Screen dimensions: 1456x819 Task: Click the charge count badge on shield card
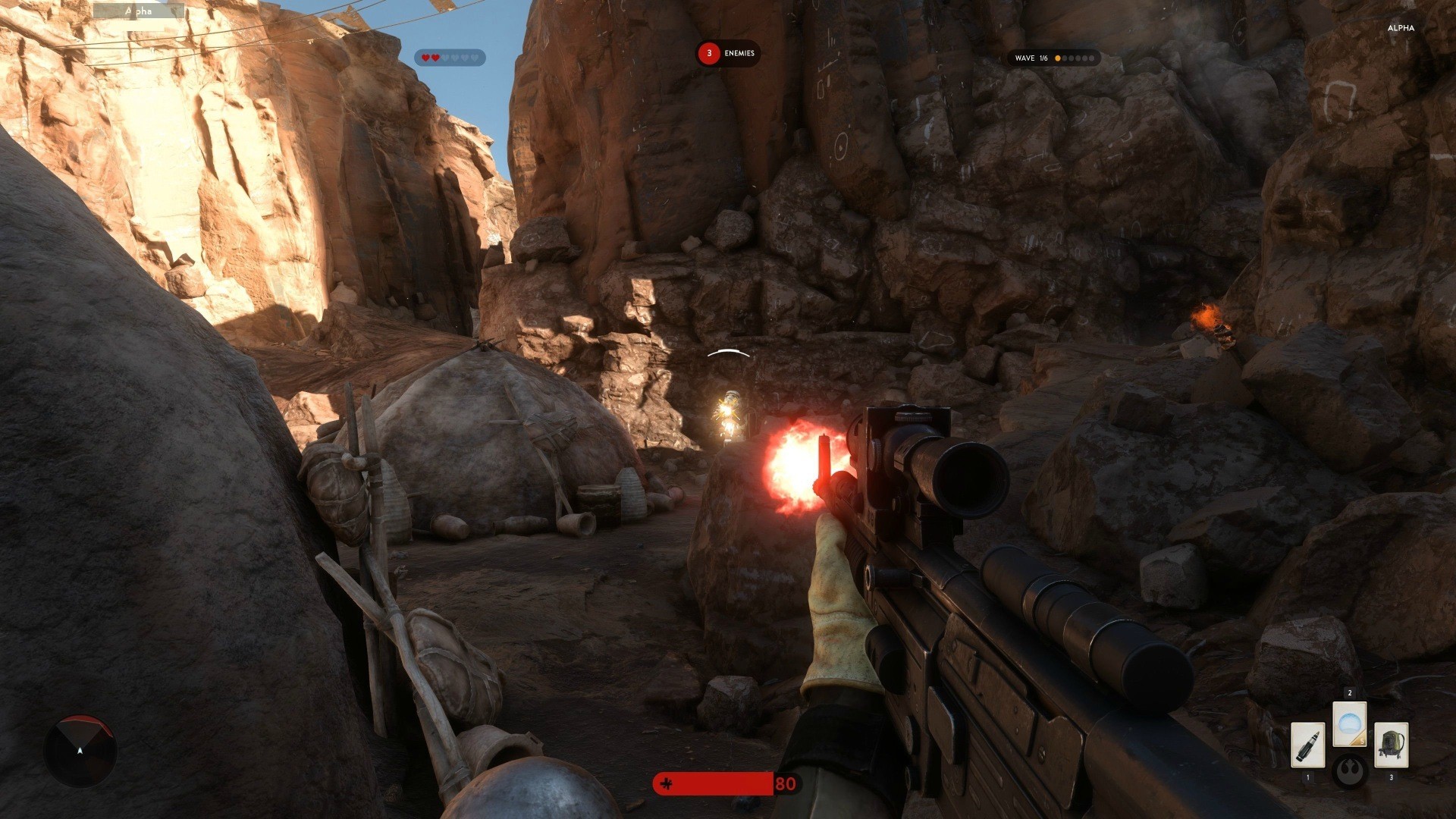[x=1362, y=741]
